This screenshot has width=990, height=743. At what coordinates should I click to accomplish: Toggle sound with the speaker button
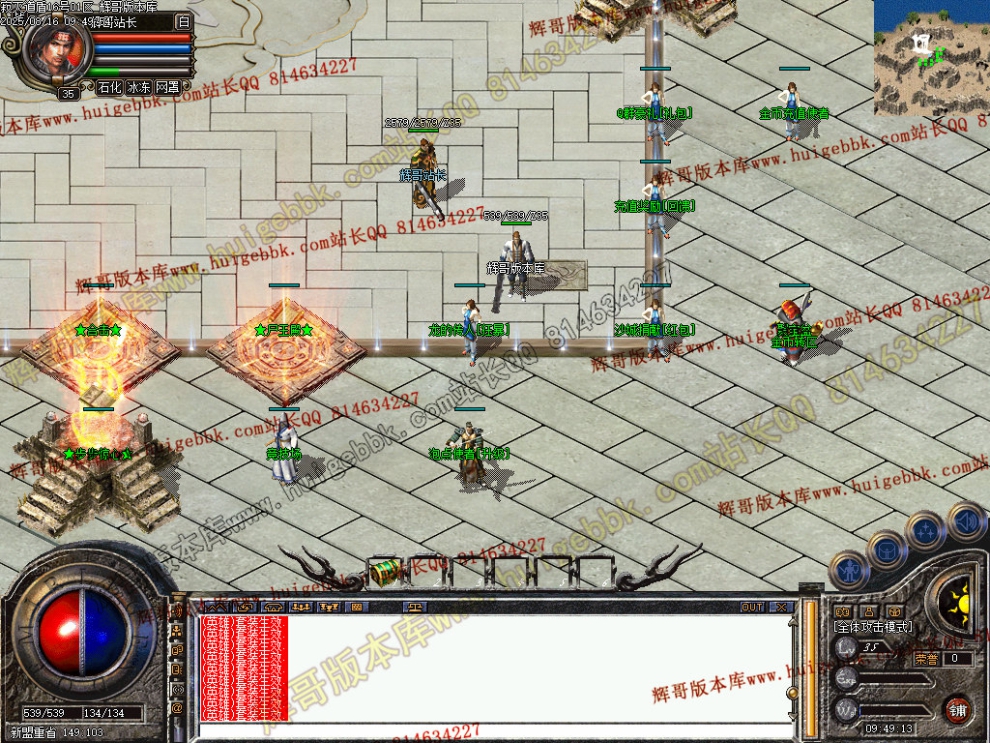pos(965,520)
